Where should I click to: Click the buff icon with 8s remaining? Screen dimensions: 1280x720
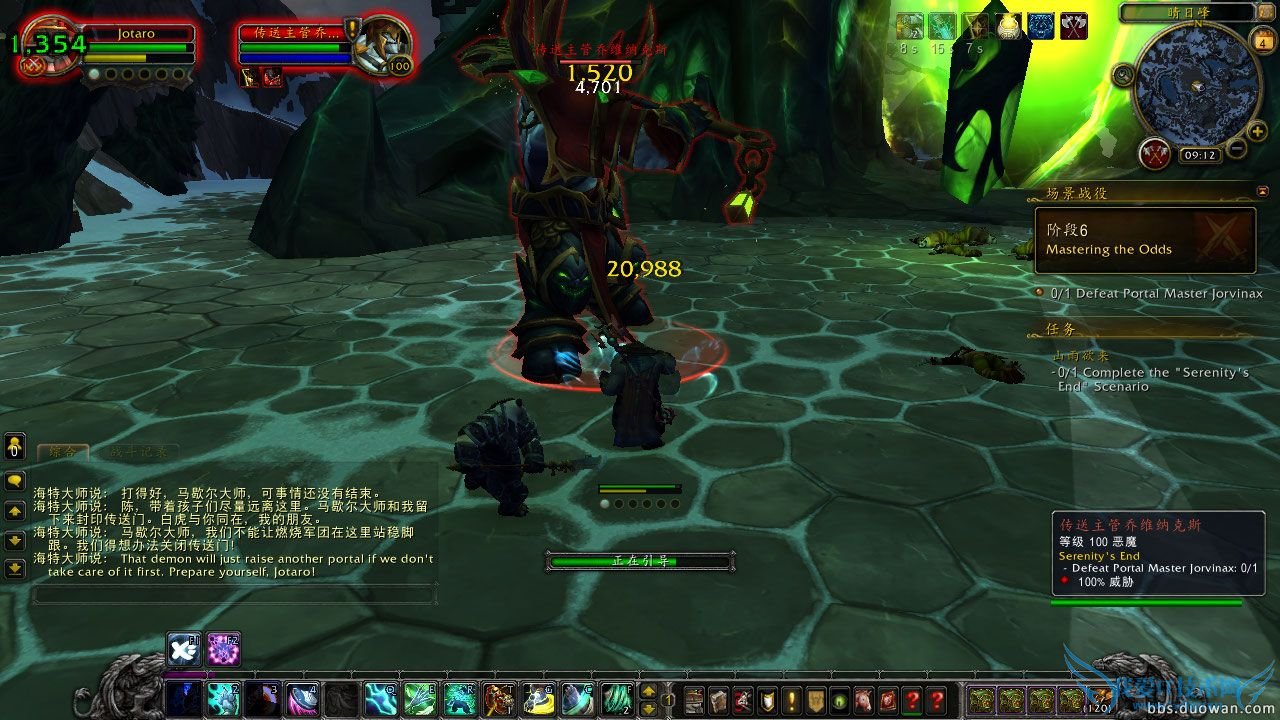point(910,25)
